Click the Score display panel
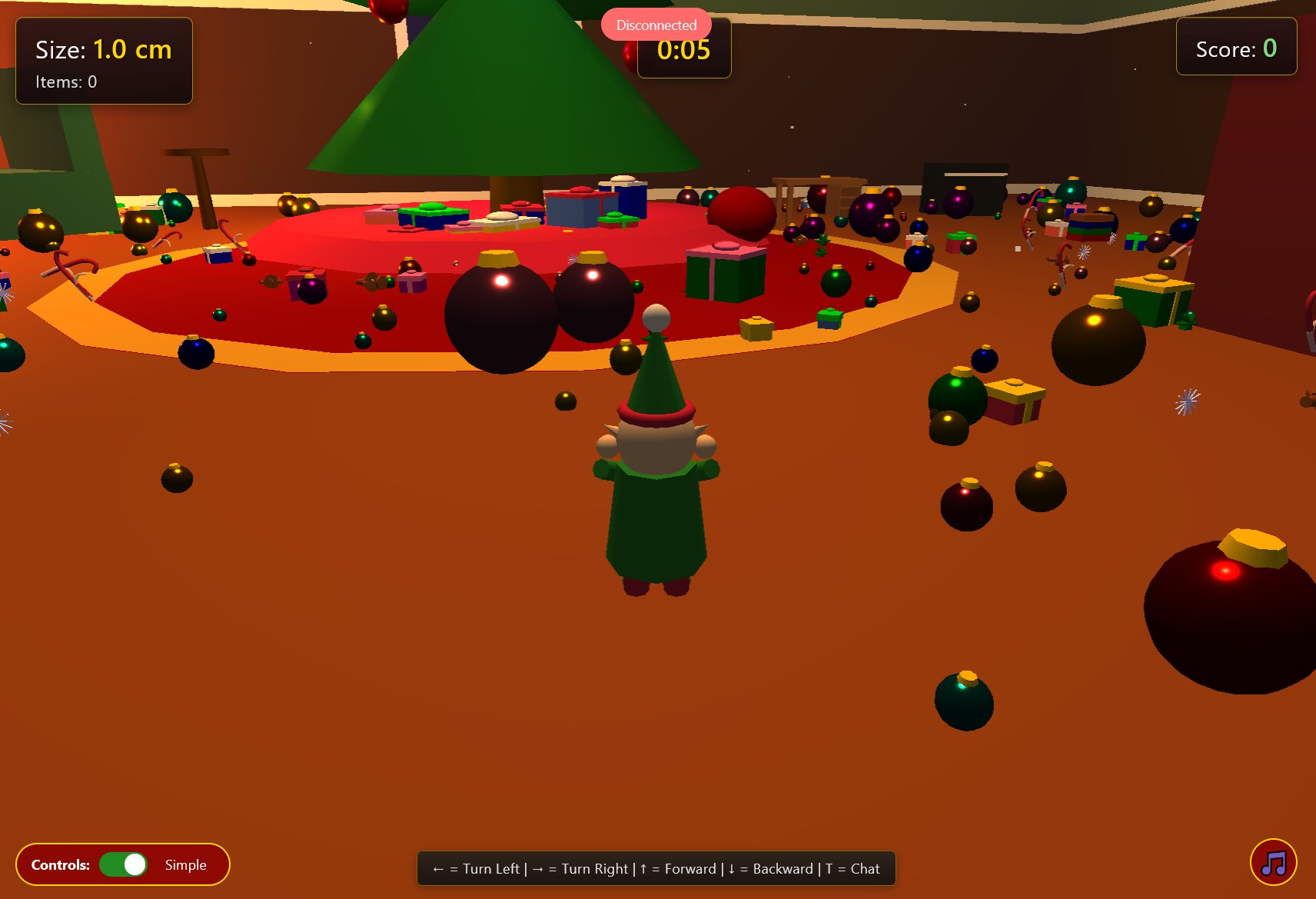The width and height of the screenshot is (1316, 899). pyautogui.click(x=1235, y=48)
